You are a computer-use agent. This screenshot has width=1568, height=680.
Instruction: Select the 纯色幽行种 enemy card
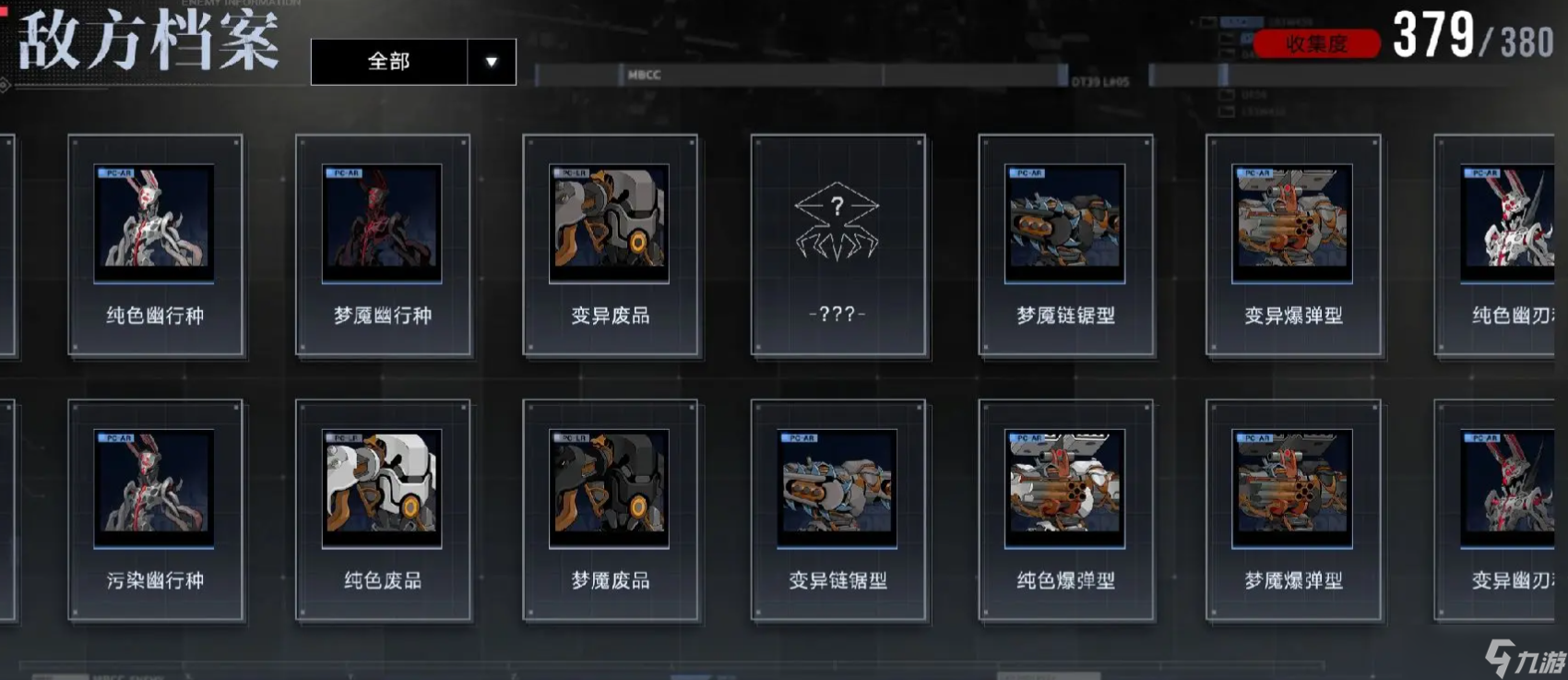[x=155, y=245]
